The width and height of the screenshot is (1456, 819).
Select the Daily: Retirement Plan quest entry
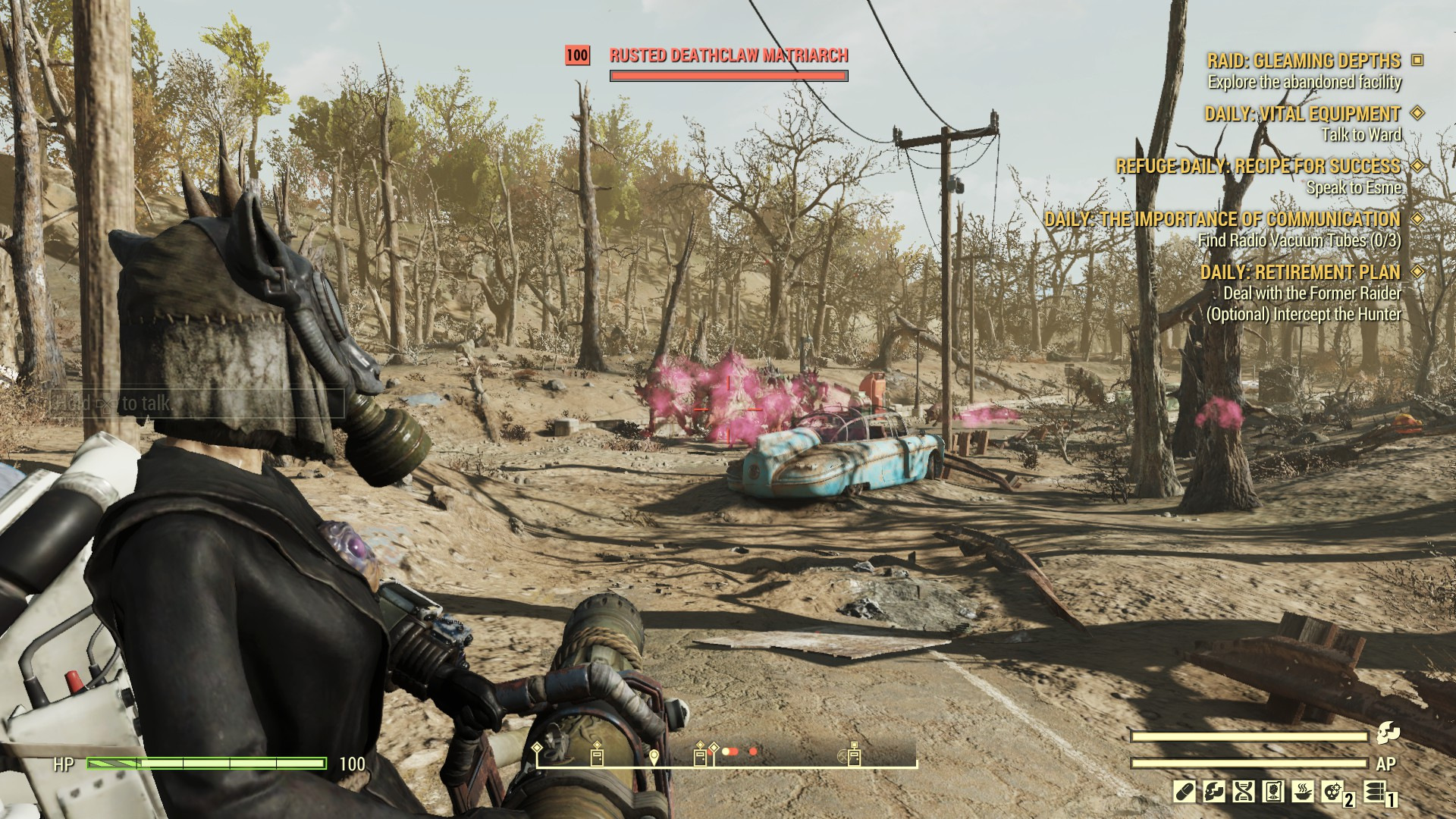tap(1300, 271)
